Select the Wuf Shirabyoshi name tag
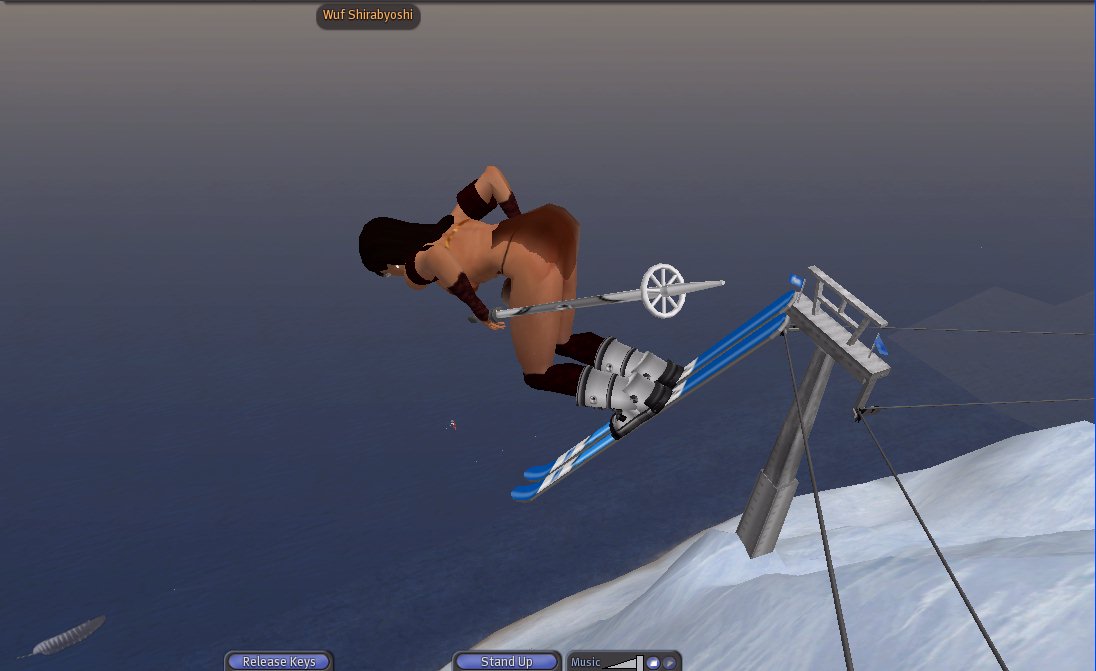The width and height of the screenshot is (1096, 671). [x=368, y=15]
